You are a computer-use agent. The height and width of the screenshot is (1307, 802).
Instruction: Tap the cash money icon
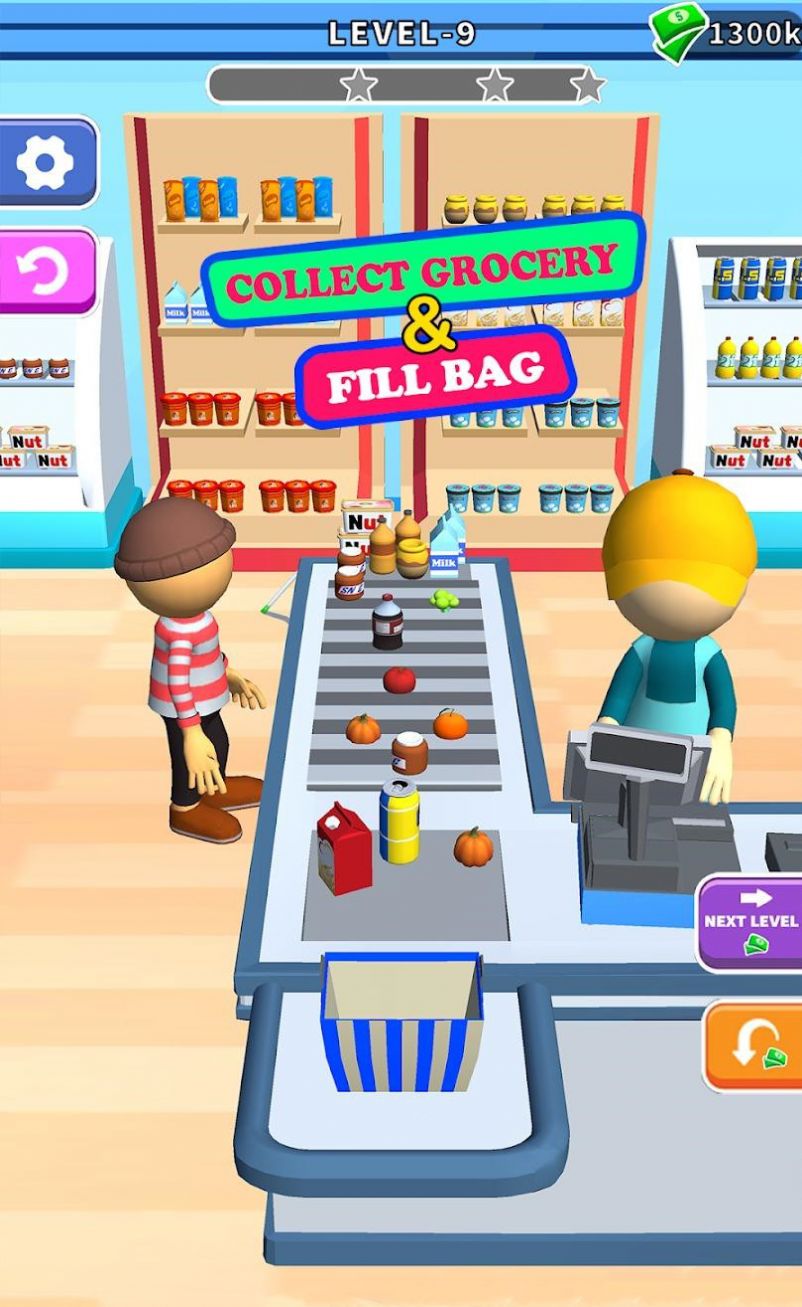pyautogui.click(x=678, y=34)
